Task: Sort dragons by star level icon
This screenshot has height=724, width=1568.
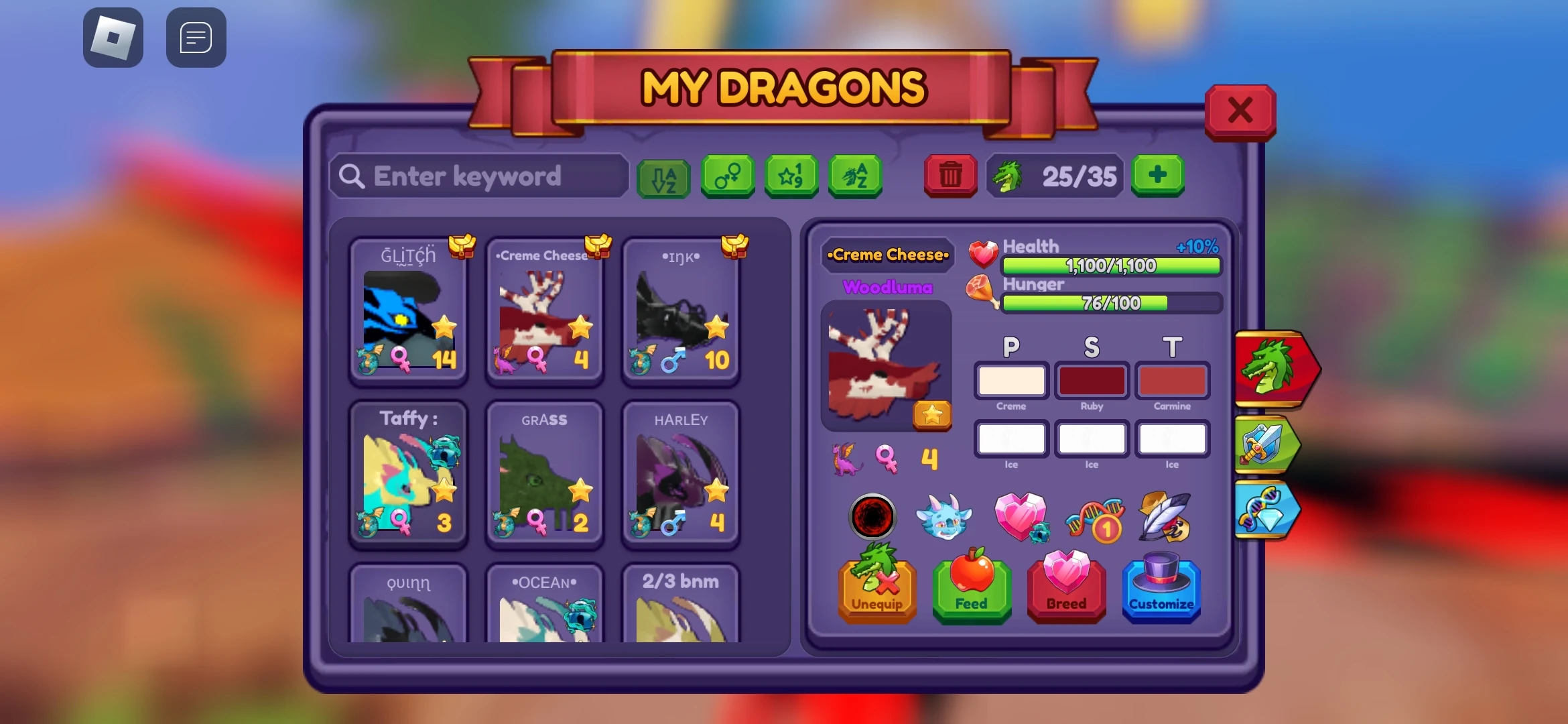Action: [x=791, y=176]
